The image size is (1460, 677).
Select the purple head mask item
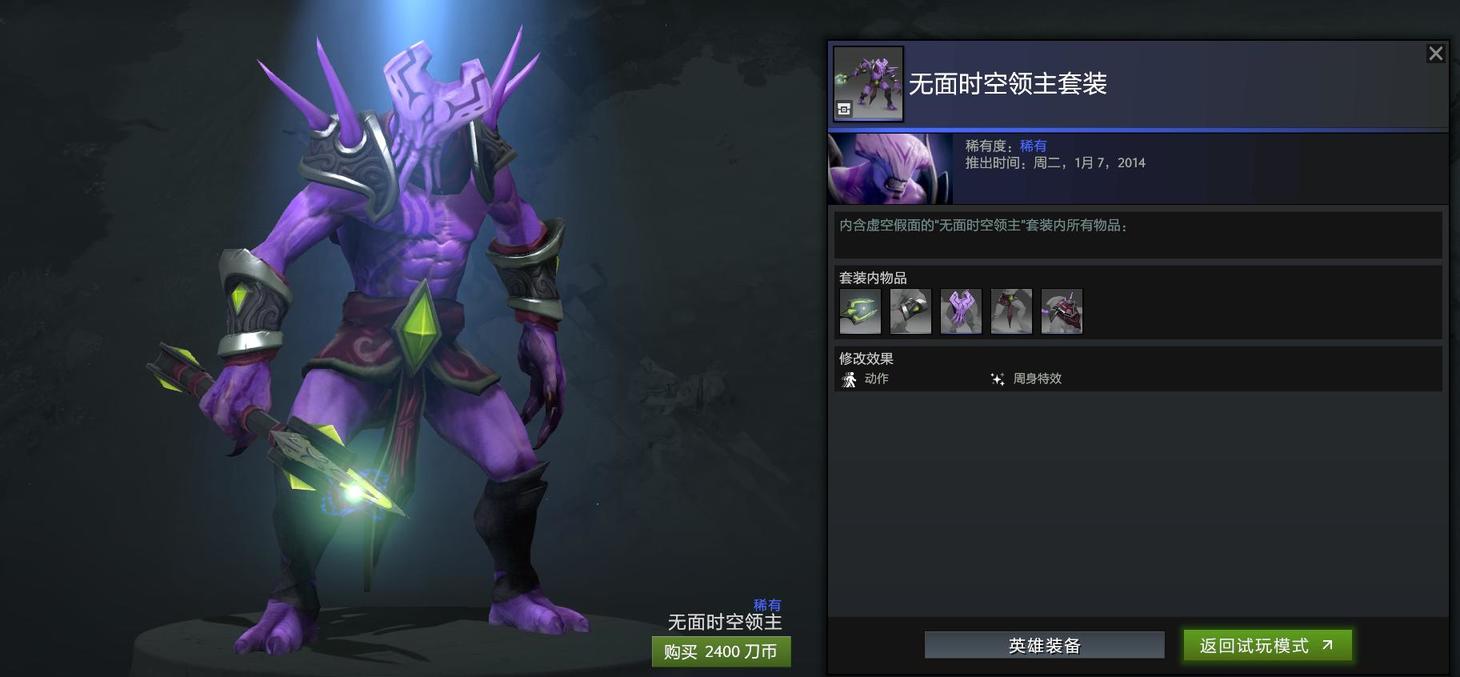[x=961, y=312]
